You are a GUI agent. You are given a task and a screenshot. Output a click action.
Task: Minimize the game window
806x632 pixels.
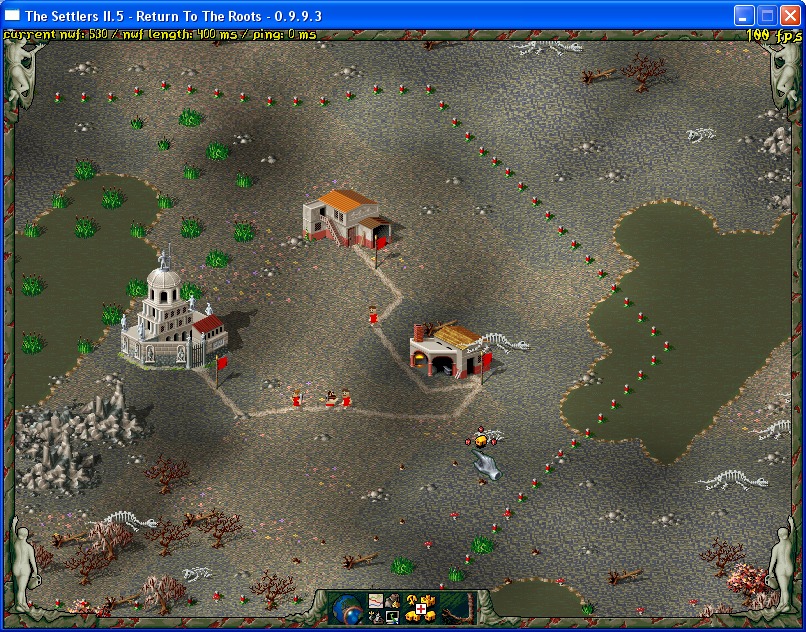(x=744, y=15)
